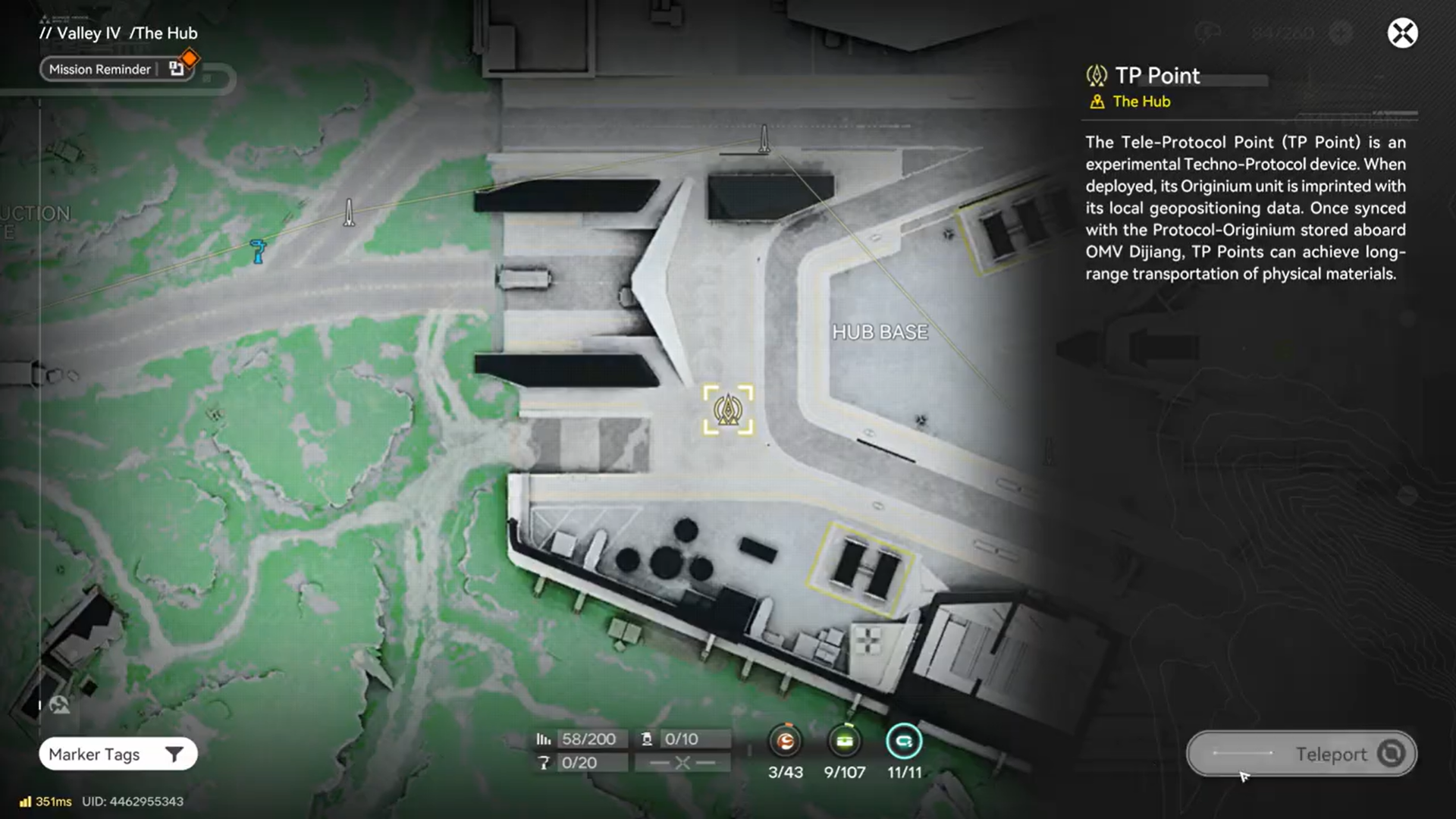
Task: Click the orange swirl collectible counter icon
Action: [786, 741]
